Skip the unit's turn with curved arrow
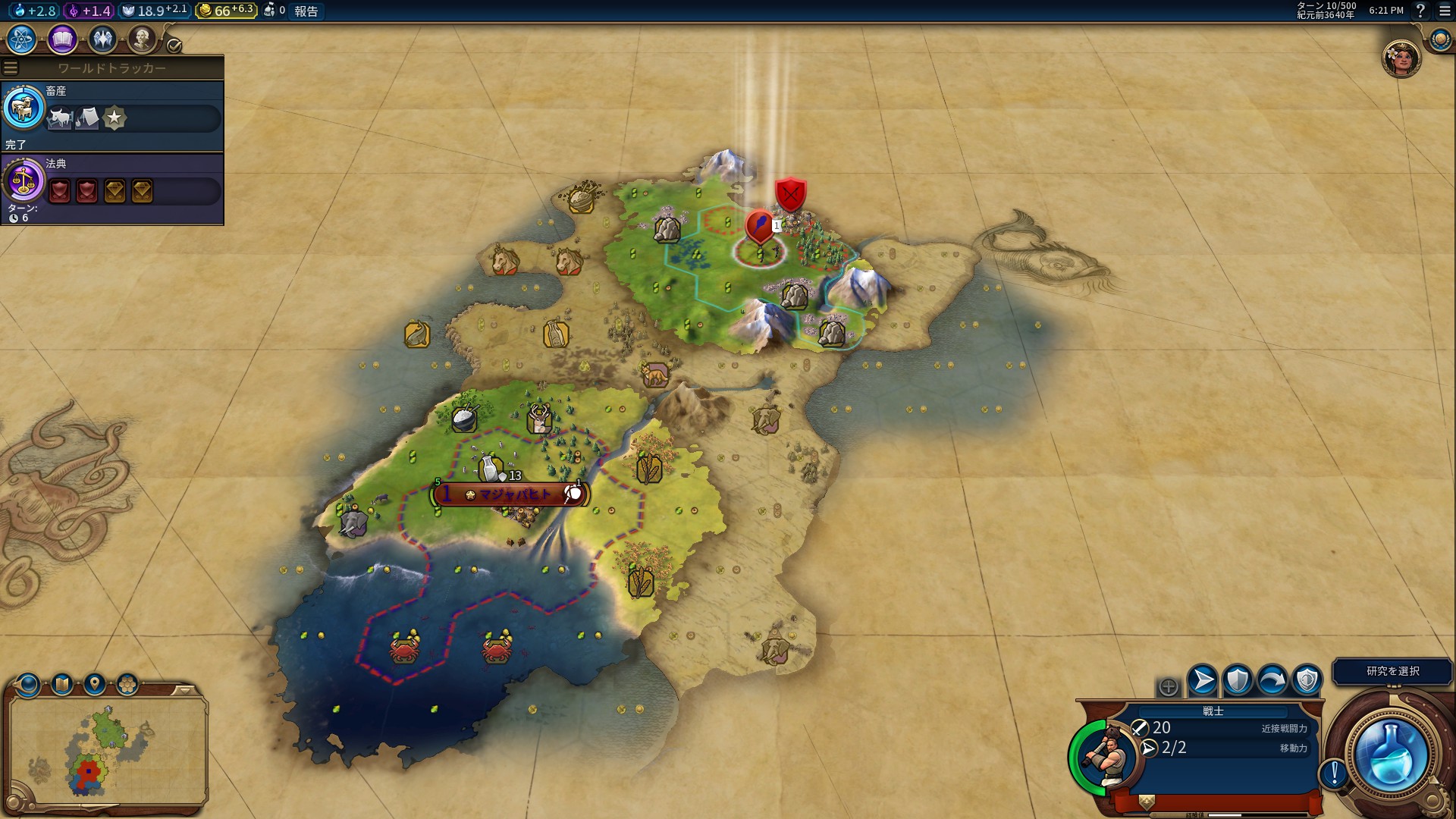Image resolution: width=1456 pixels, height=819 pixels. (1272, 680)
